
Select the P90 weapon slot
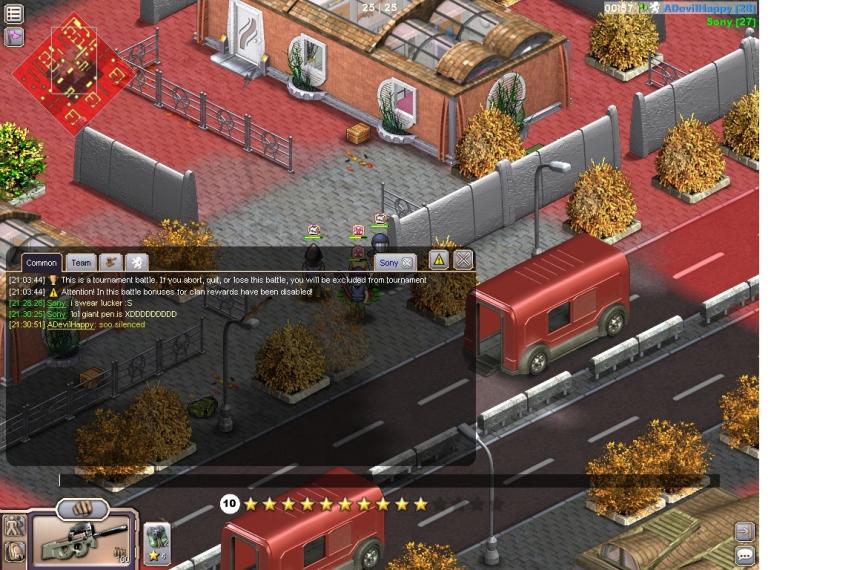tap(78, 542)
